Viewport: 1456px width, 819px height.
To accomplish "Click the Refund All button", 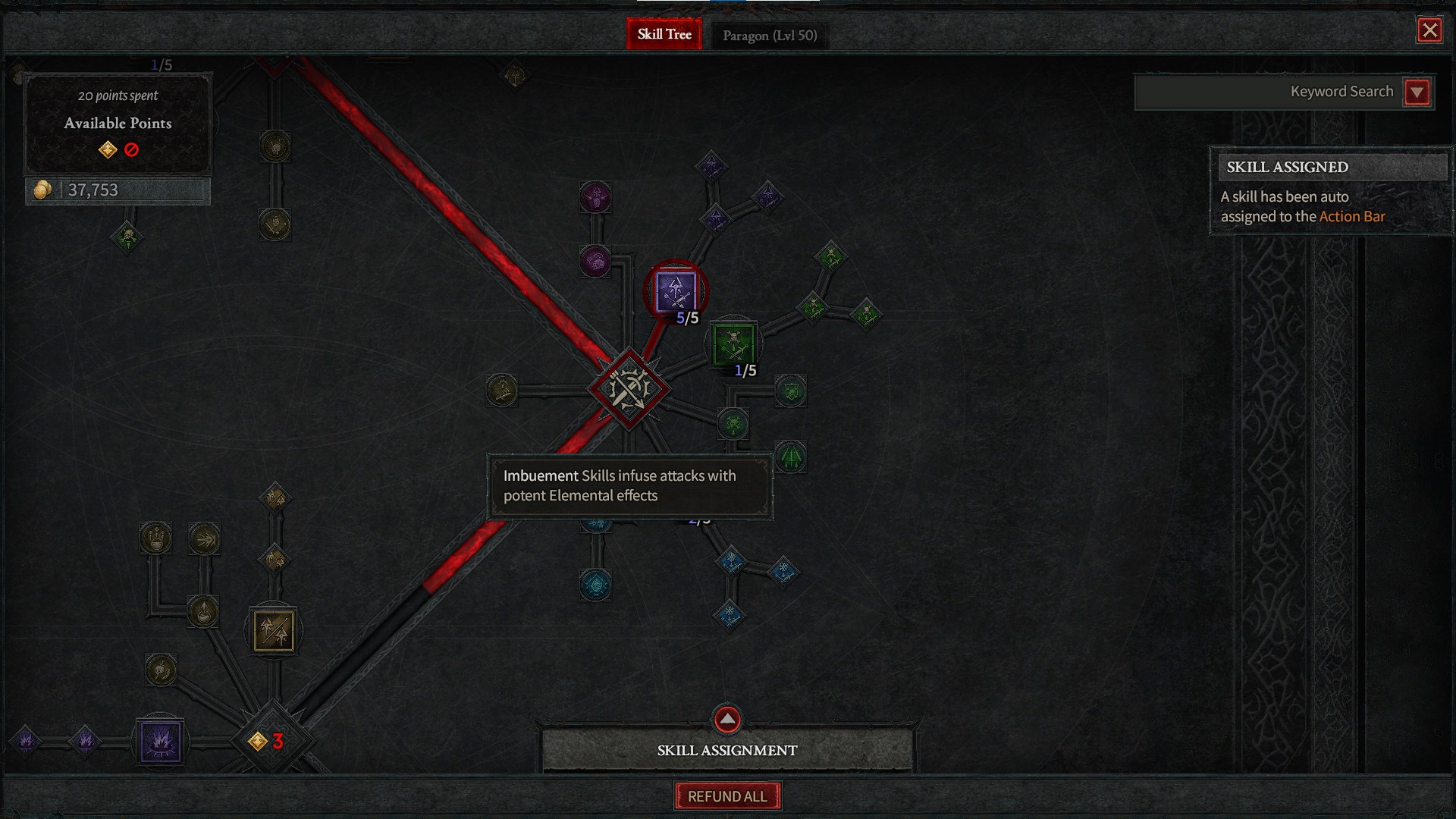I will click(726, 795).
